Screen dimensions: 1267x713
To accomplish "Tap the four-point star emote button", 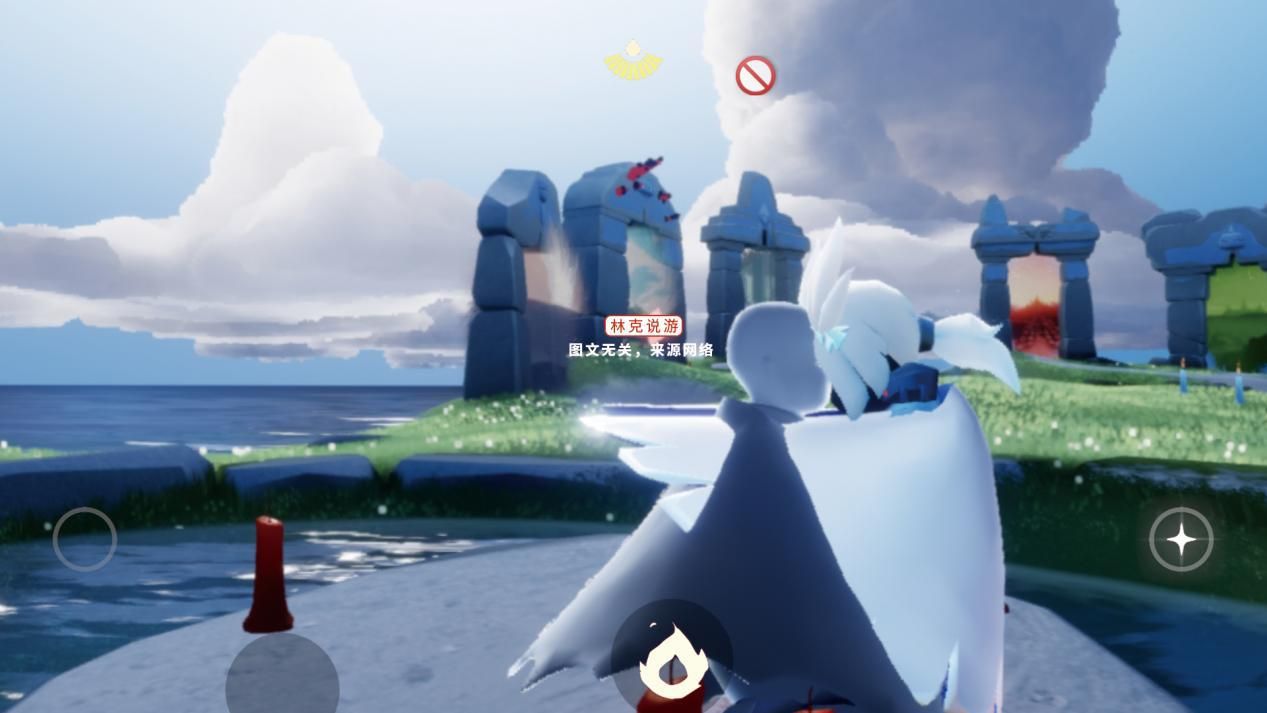I will [x=1181, y=540].
